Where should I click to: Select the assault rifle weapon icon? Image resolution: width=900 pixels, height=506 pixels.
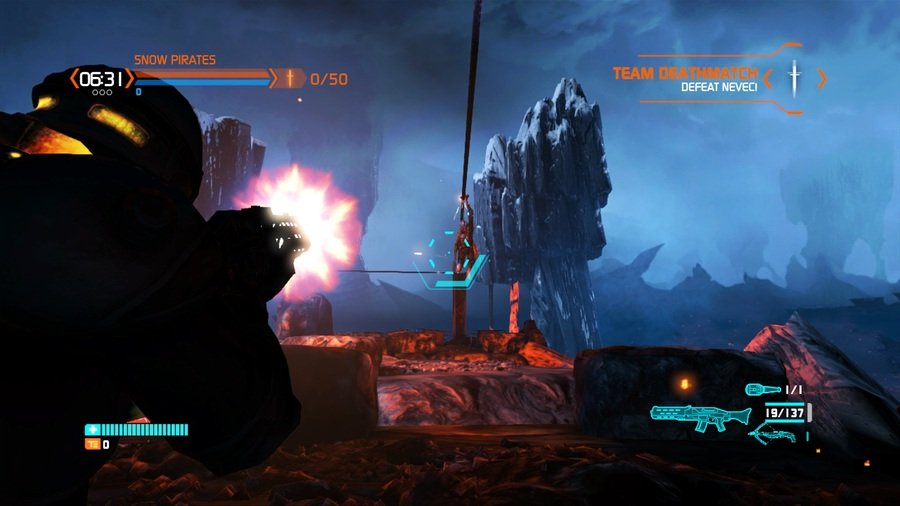pyautogui.click(x=700, y=414)
